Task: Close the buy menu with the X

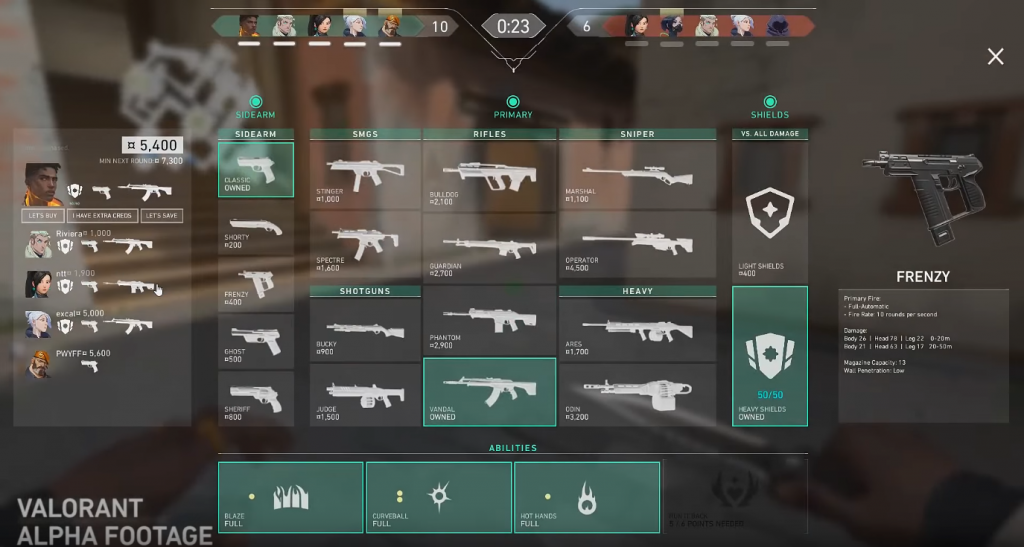Action: 995,57
